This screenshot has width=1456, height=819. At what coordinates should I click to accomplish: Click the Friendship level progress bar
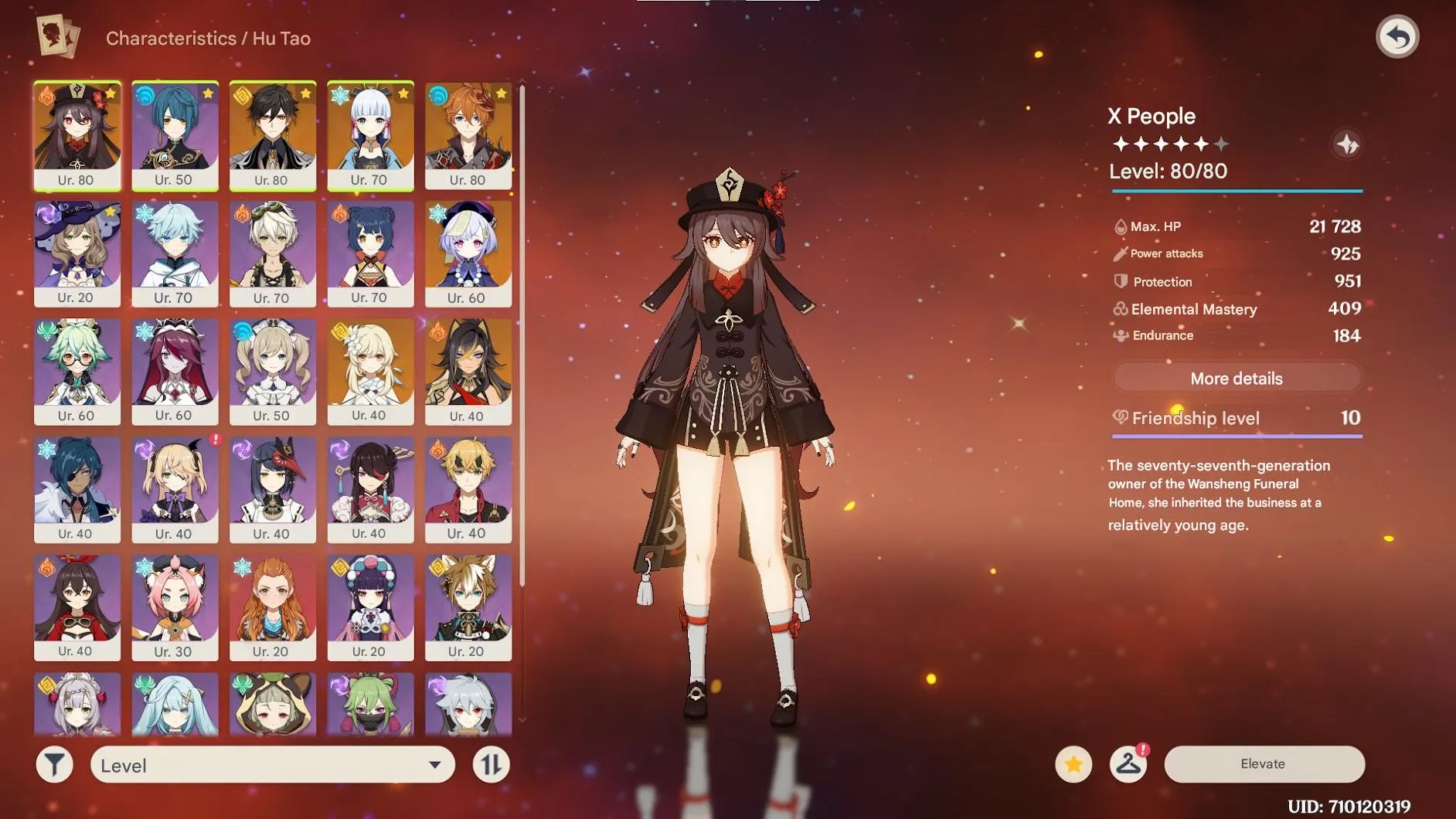pos(1236,436)
